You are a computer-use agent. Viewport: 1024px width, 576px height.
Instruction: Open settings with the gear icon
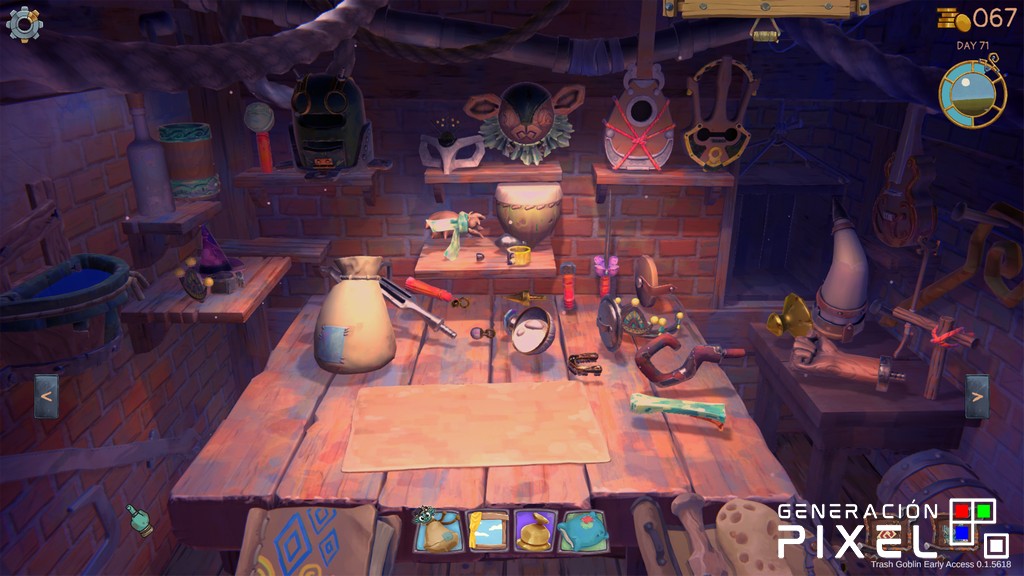[x=24, y=24]
